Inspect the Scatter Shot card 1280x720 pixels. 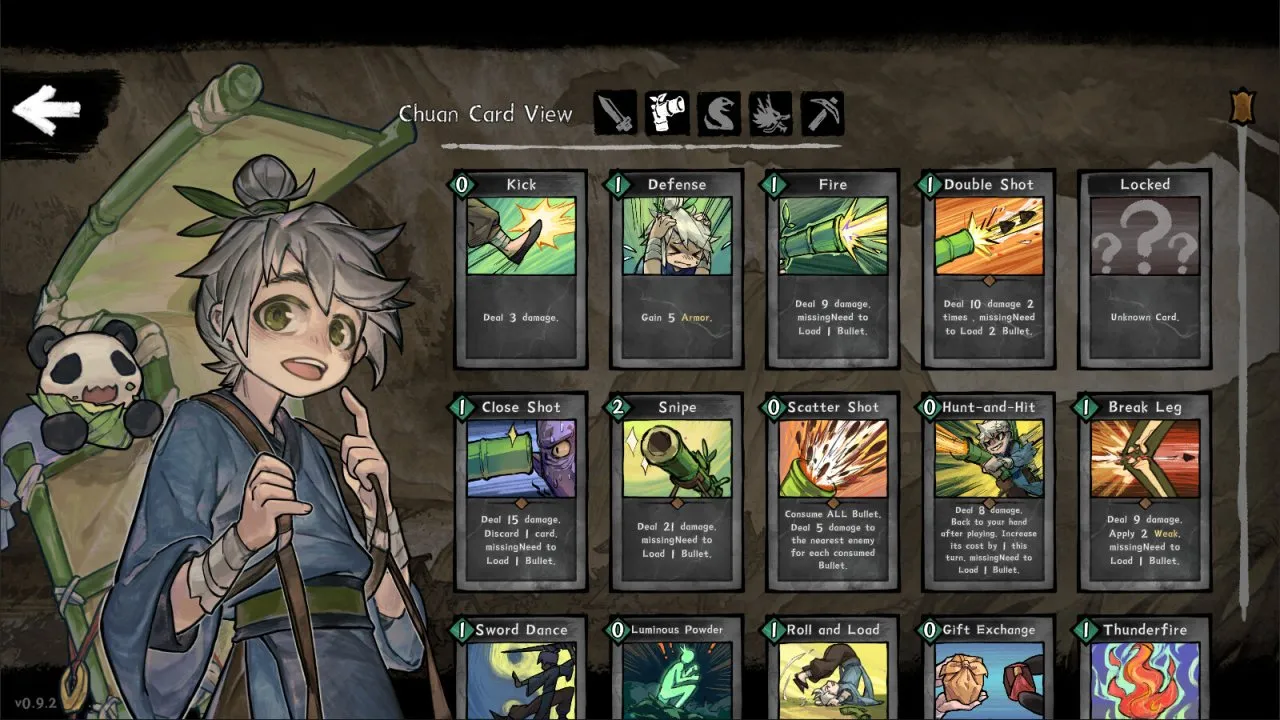click(832, 491)
